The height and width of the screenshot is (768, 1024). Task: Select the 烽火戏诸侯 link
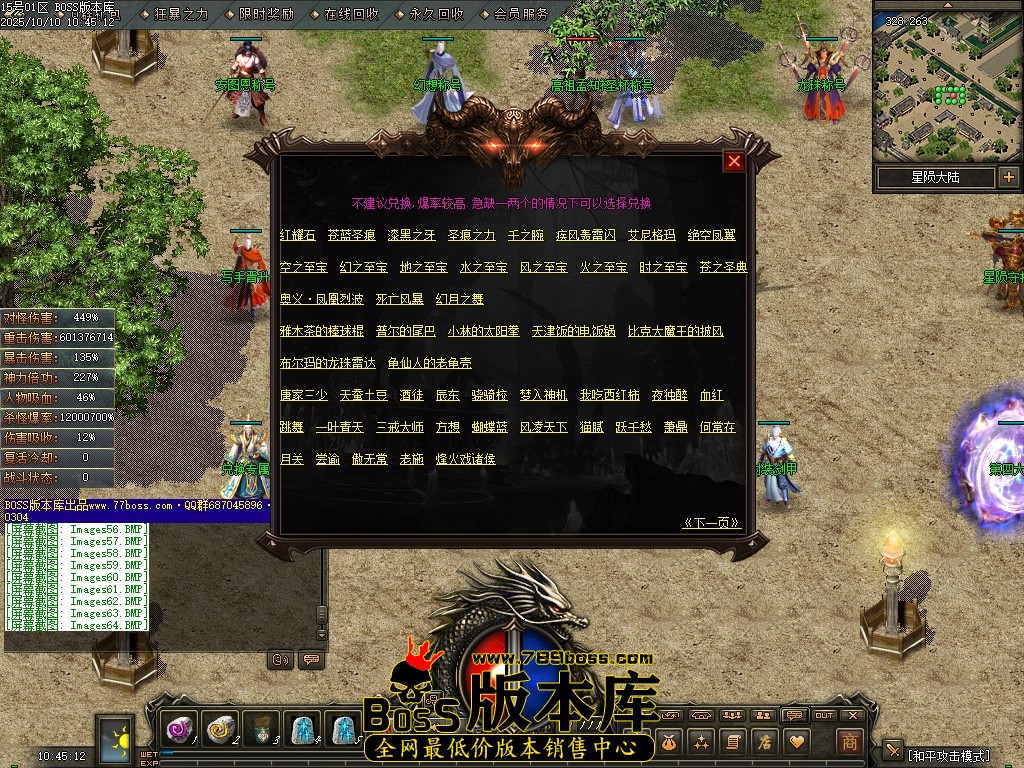pos(465,459)
